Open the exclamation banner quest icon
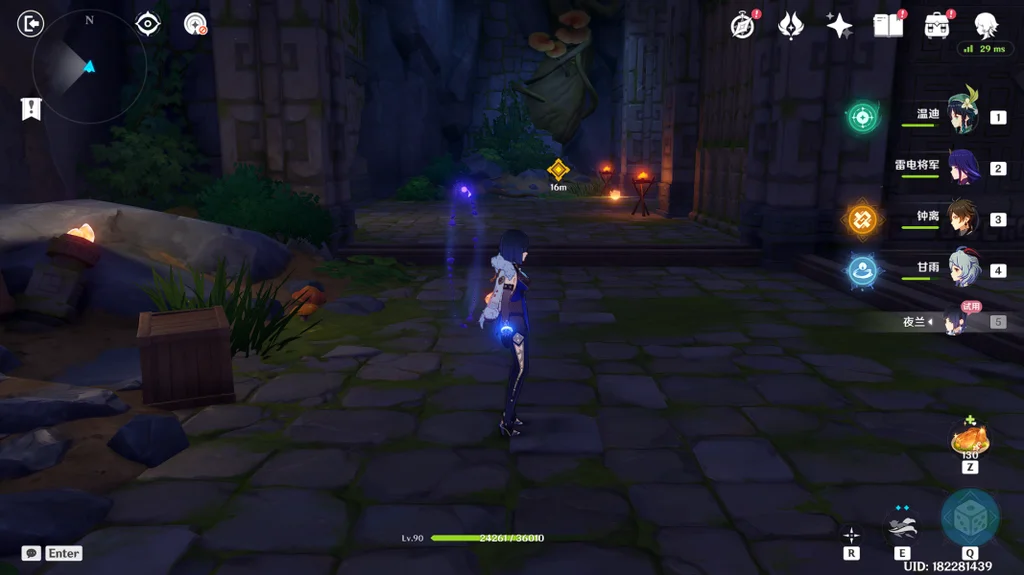This screenshot has height=575, width=1024. (31, 109)
